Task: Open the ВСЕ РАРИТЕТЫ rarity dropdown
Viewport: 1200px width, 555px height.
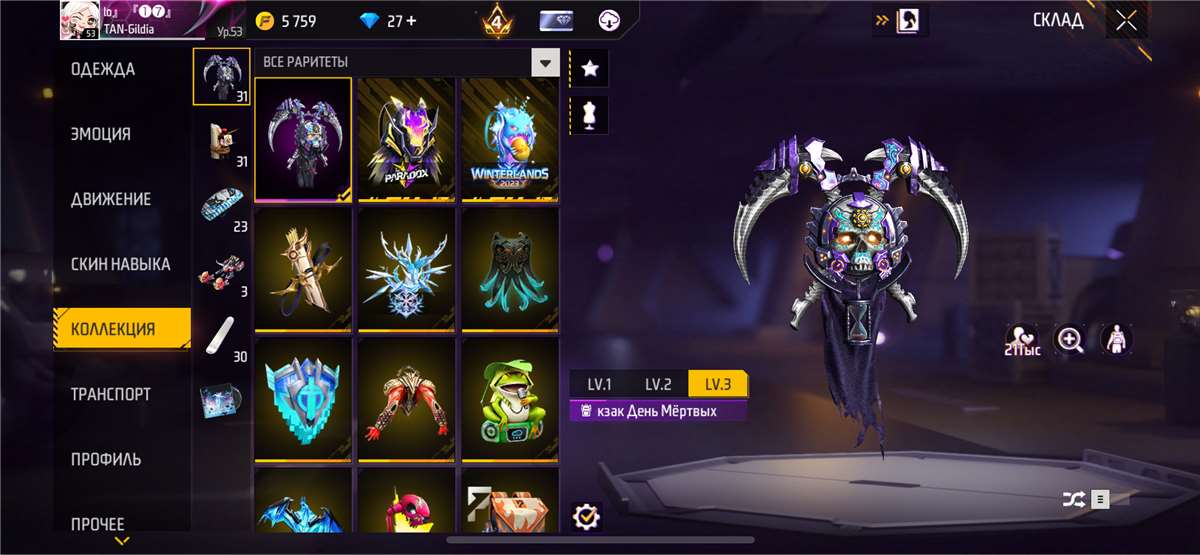Action: pyautogui.click(x=545, y=63)
